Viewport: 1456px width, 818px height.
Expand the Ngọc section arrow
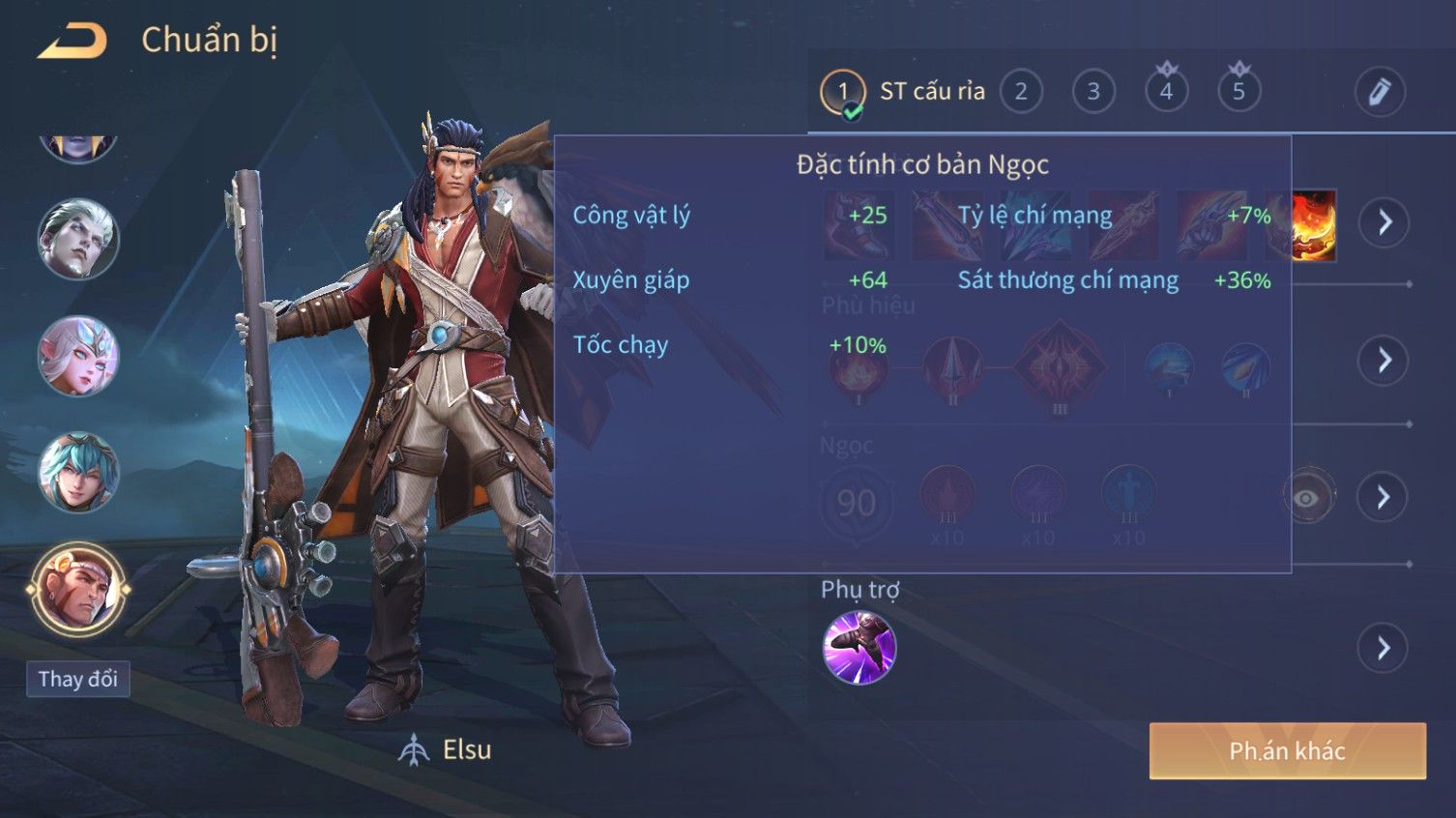pyautogui.click(x=1383, y=497)
